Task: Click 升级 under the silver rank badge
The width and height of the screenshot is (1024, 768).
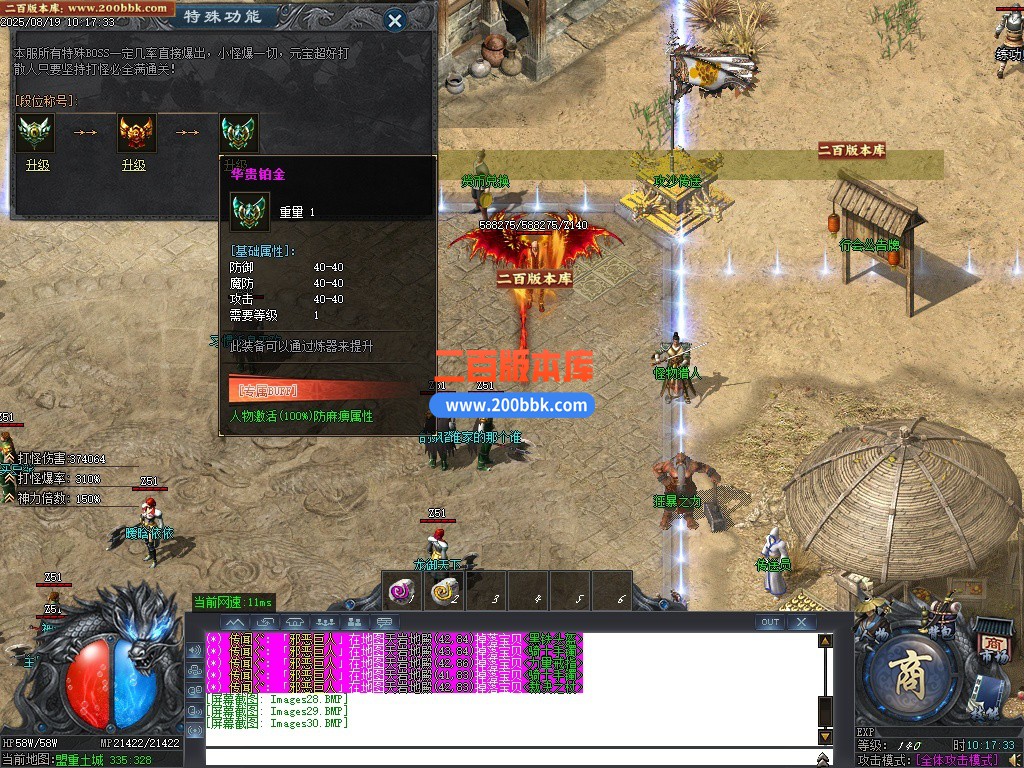Action: 37,165
